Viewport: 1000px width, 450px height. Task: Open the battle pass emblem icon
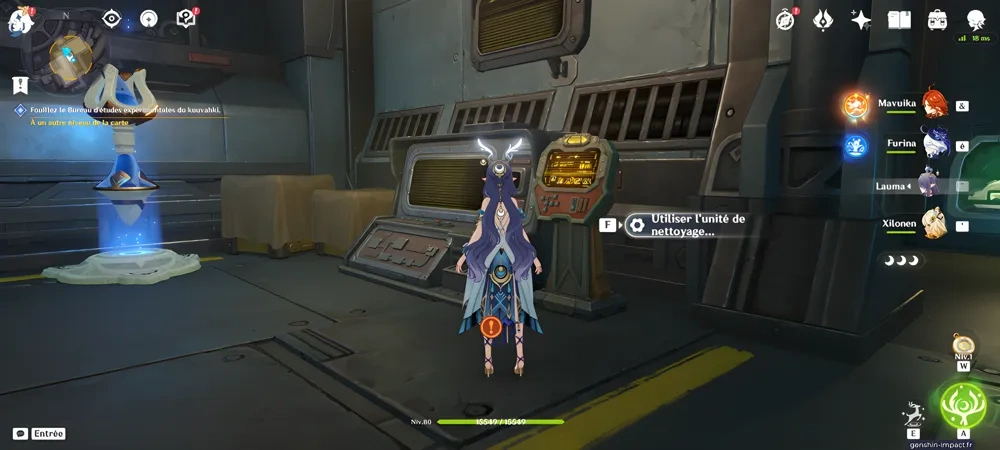823,20
